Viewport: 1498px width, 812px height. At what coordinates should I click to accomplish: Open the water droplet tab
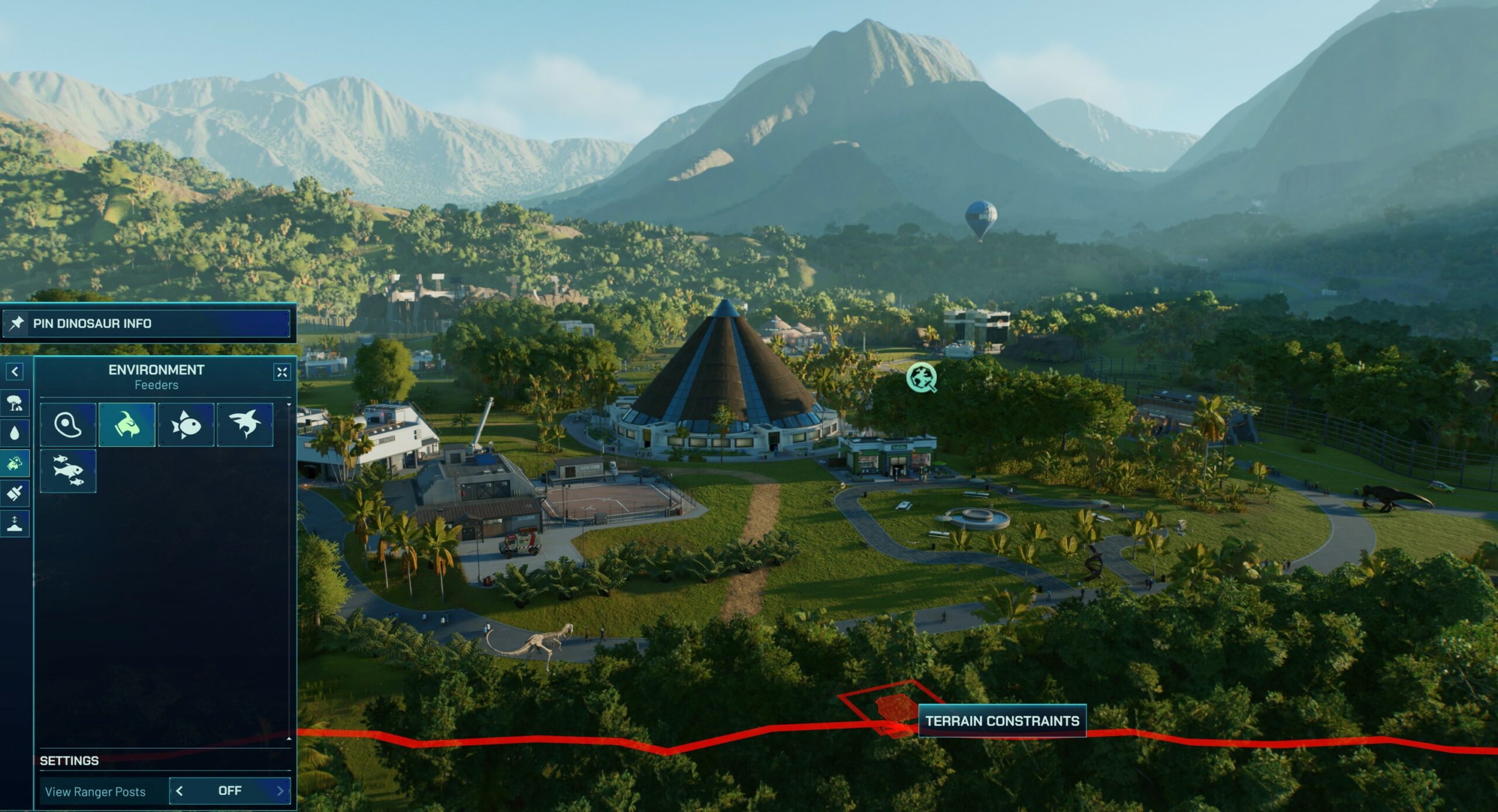click(15, 433)
